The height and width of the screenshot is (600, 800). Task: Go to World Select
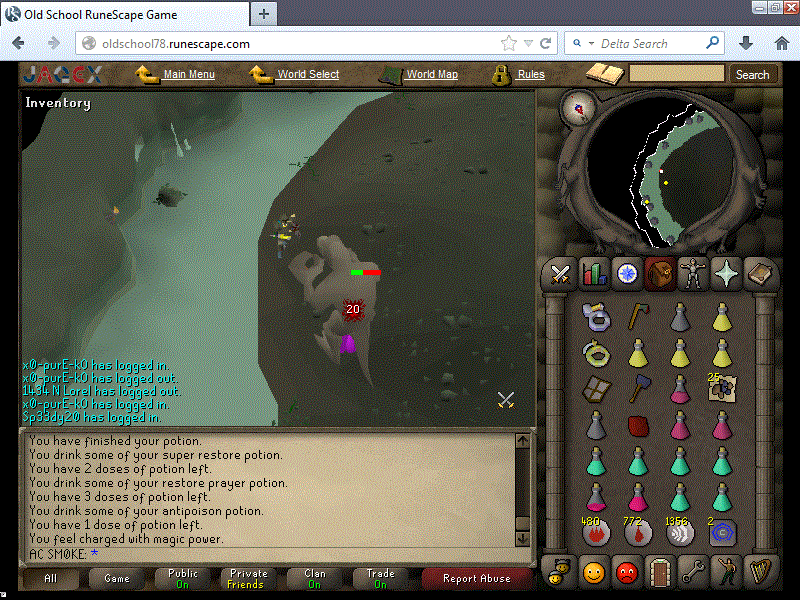pyautogui.click(x=307, y=74)
